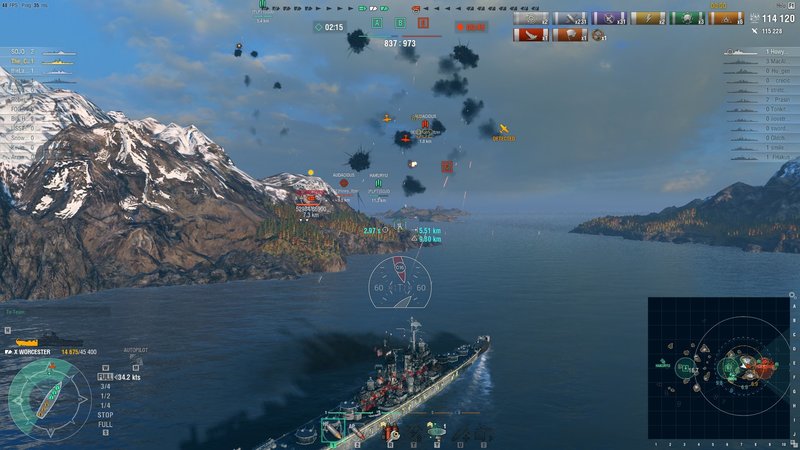
Task: Select the first shell type slot
Action: coord(331,431)
